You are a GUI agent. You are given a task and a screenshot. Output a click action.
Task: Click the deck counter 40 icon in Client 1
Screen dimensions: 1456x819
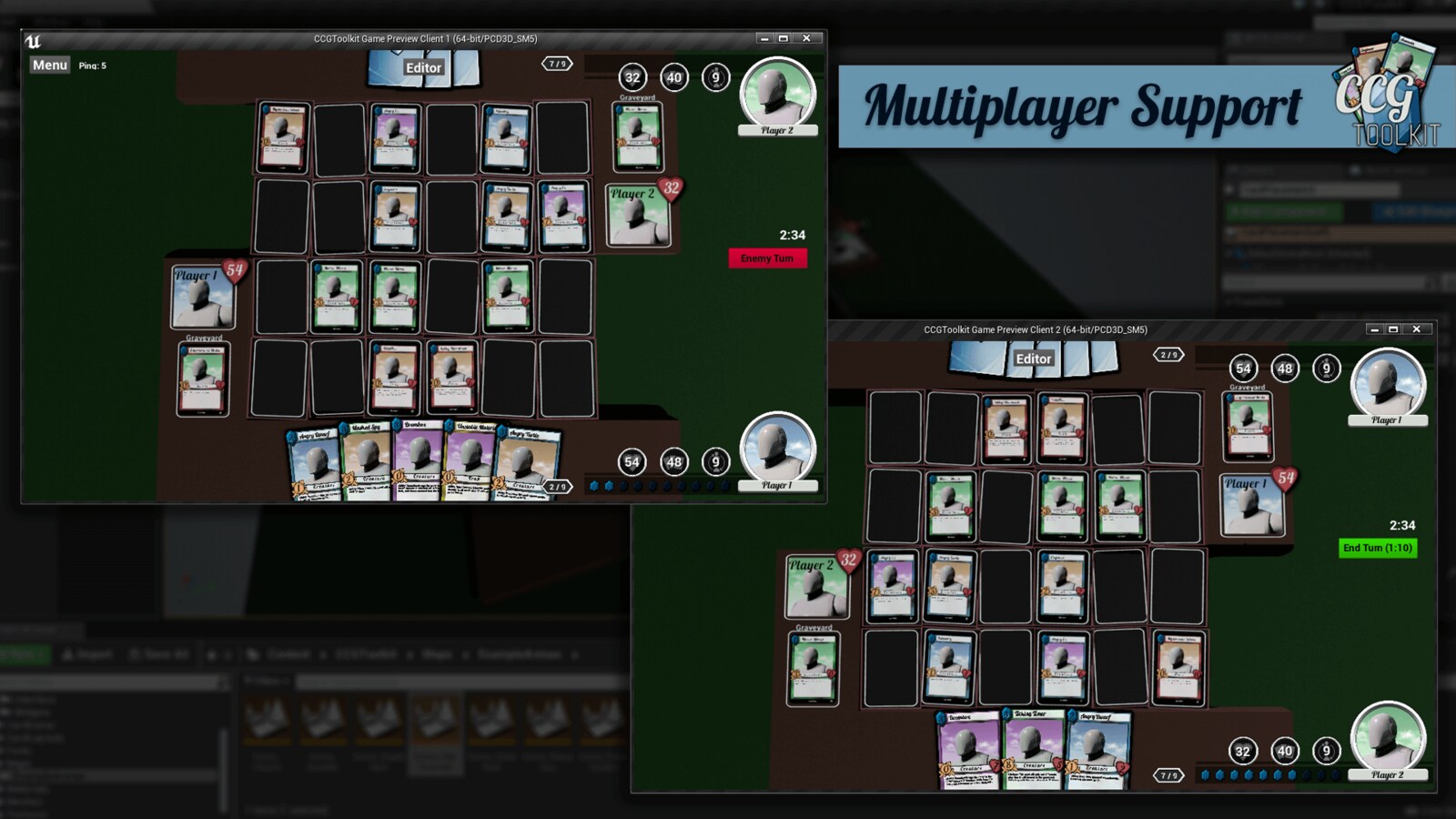673,77
